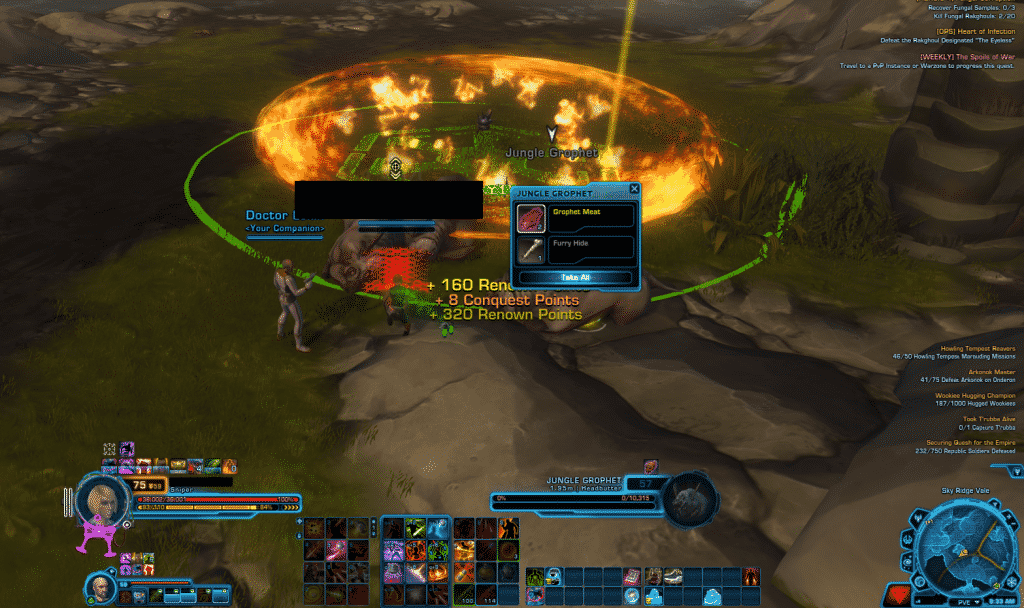The width and height of the screenshot is (1024, 608).
Task: Close the Jungle Grophet loot window
Action: click(634, 188)
